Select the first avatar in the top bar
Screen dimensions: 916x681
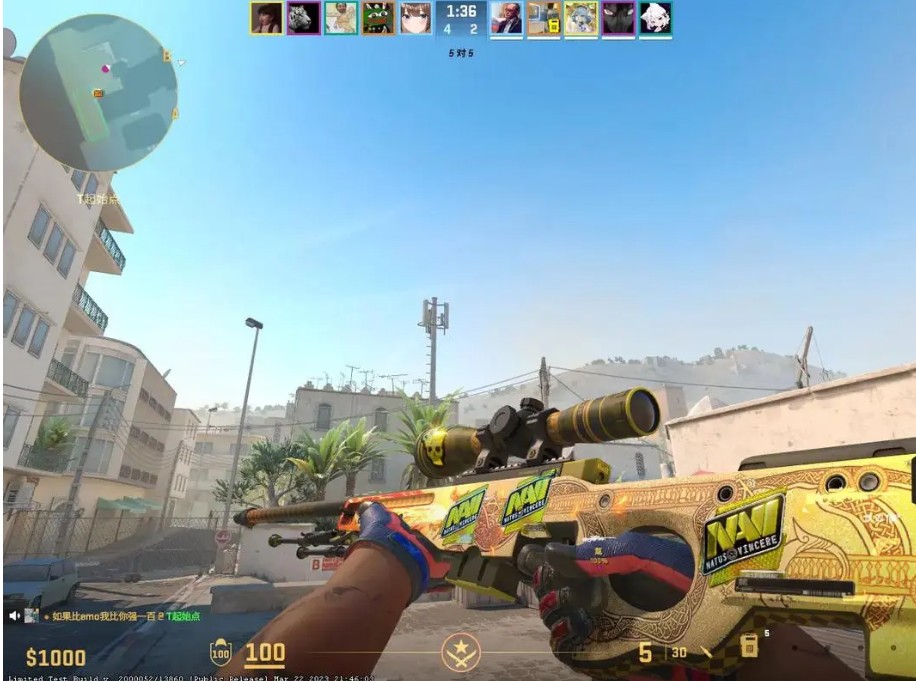(266, 18)
